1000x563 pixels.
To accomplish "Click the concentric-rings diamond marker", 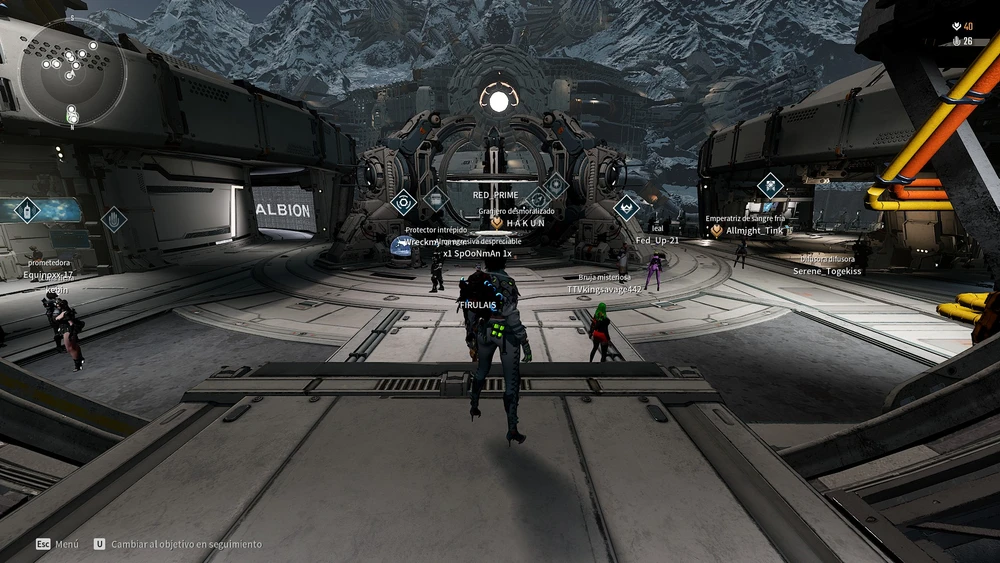I will pyautogui.click(x=403, y=203).
